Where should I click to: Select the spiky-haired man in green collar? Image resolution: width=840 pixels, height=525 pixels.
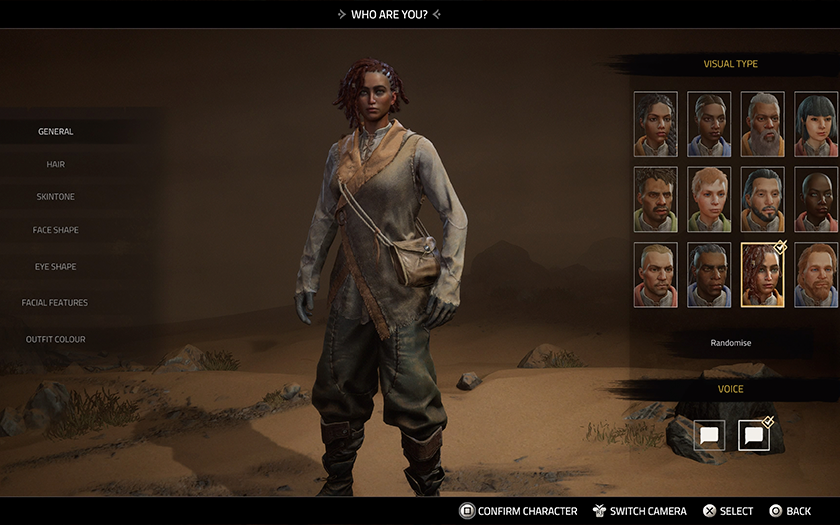pos(655,199)
